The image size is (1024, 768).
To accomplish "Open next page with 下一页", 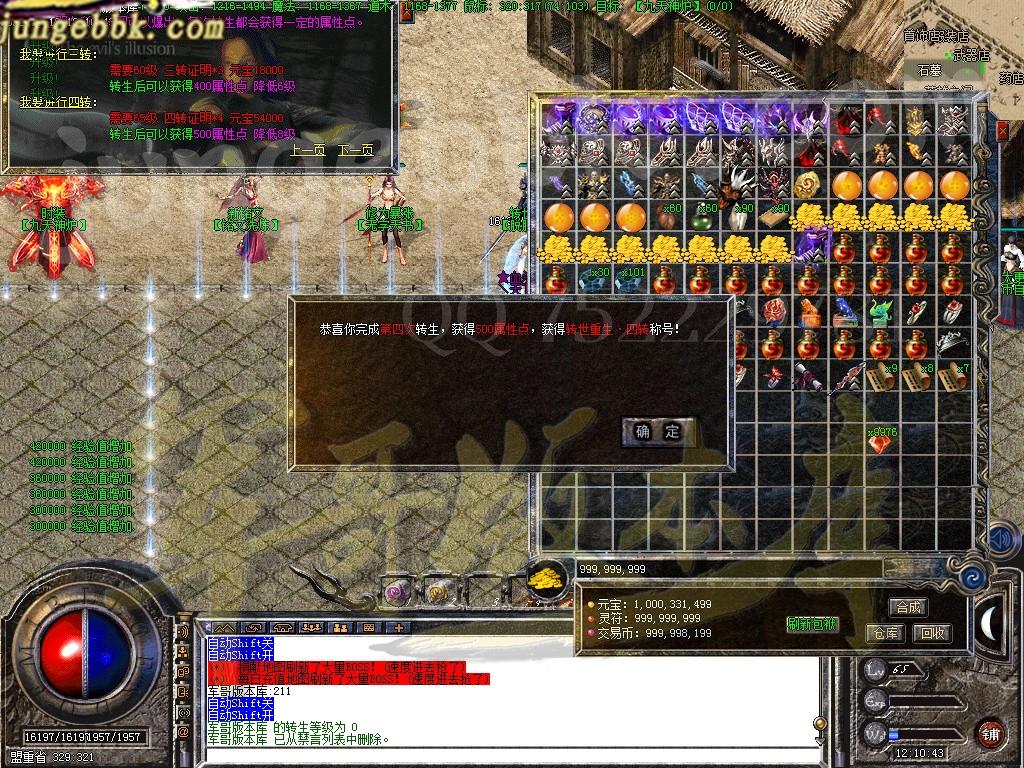I will (355, 150).
